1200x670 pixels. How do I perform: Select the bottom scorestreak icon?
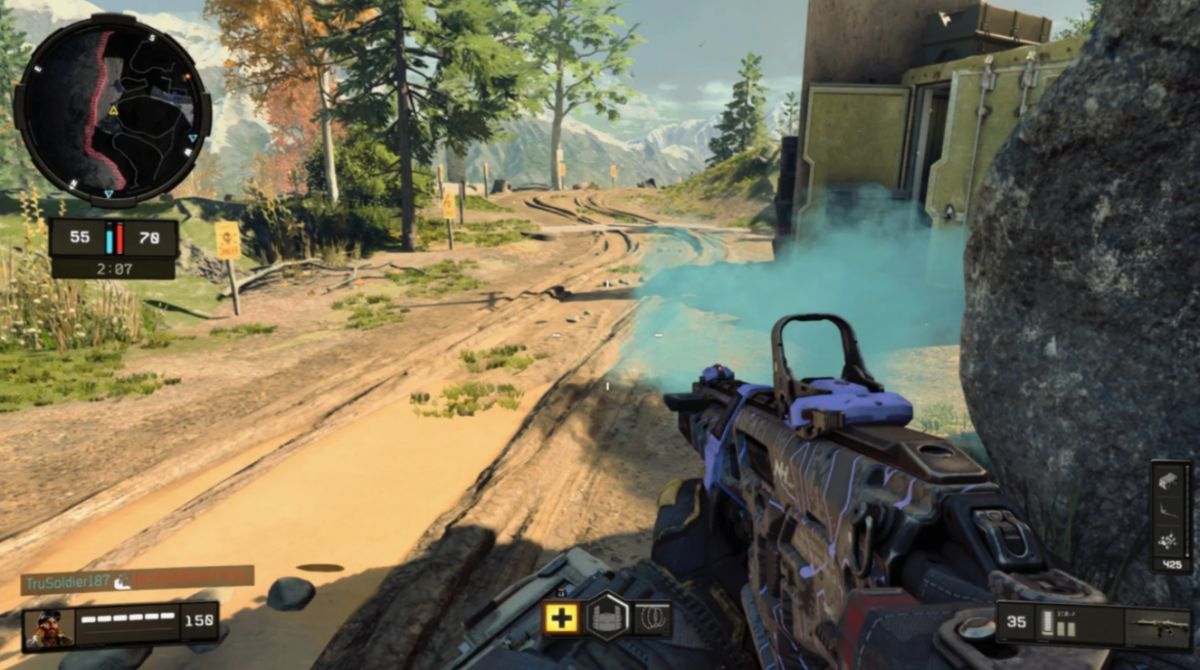pyautogui.click(x=1170, y=541)
